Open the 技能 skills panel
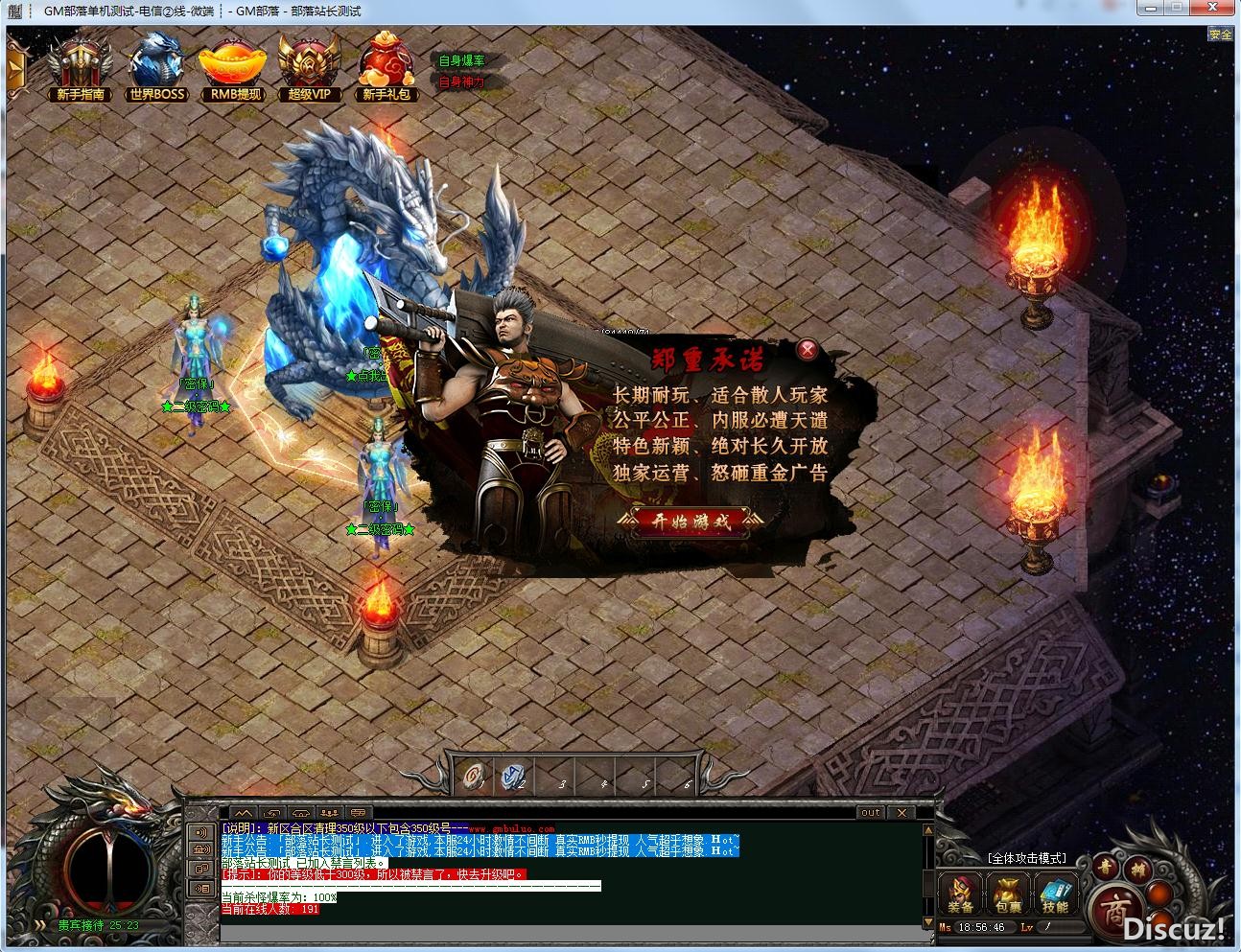This screenshot has width=1241, height=952. 1055,894
